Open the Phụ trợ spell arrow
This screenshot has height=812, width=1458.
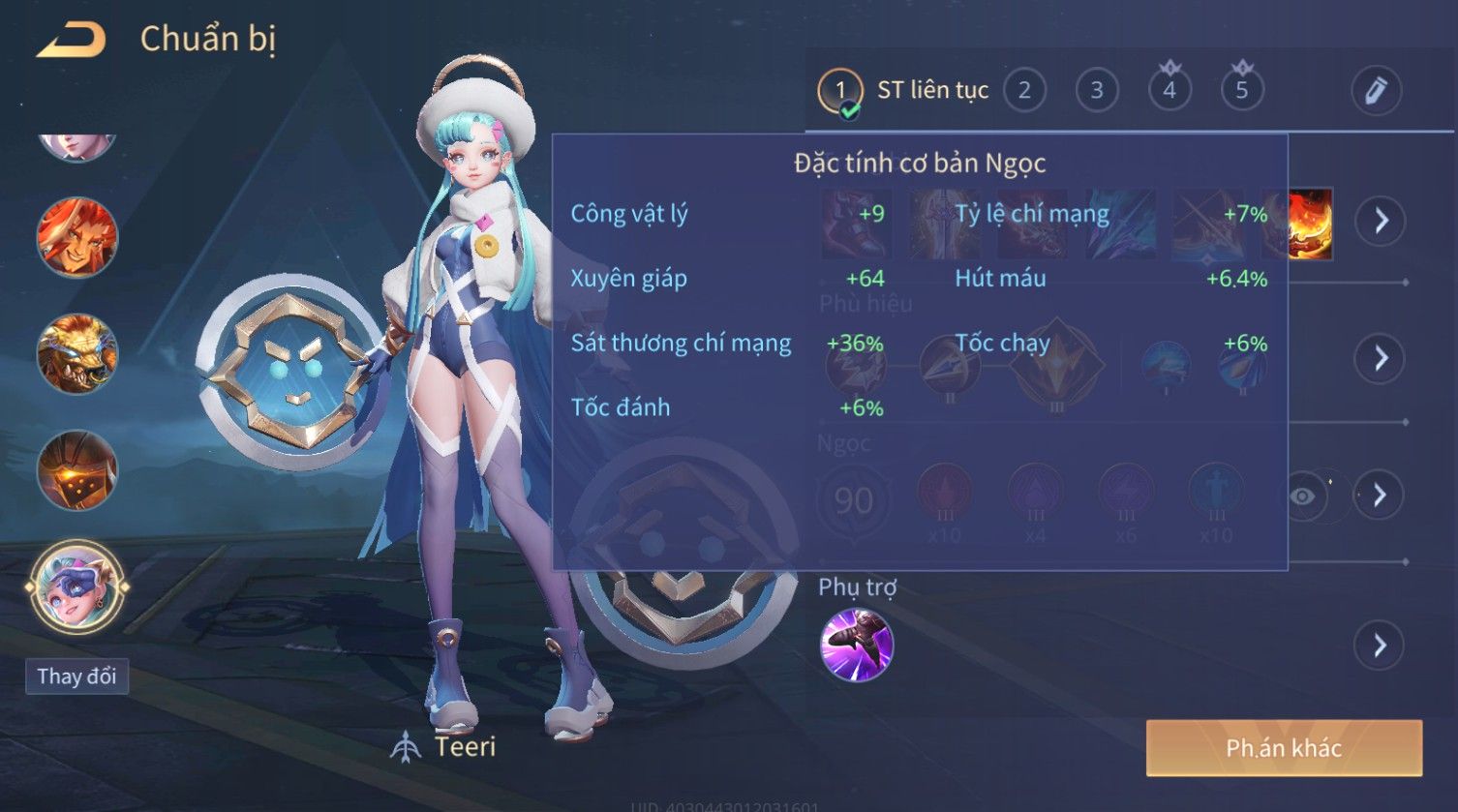(1381, 645)
